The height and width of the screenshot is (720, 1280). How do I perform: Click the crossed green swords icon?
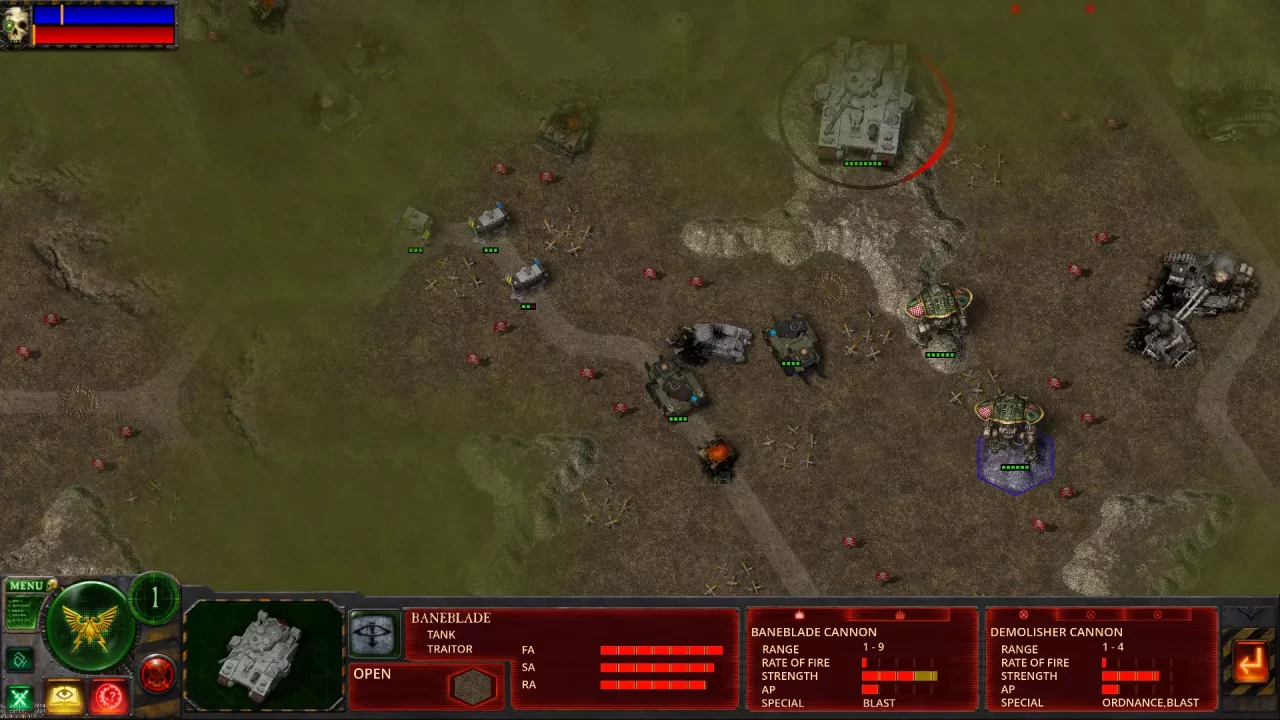click(x=22, y=695)
